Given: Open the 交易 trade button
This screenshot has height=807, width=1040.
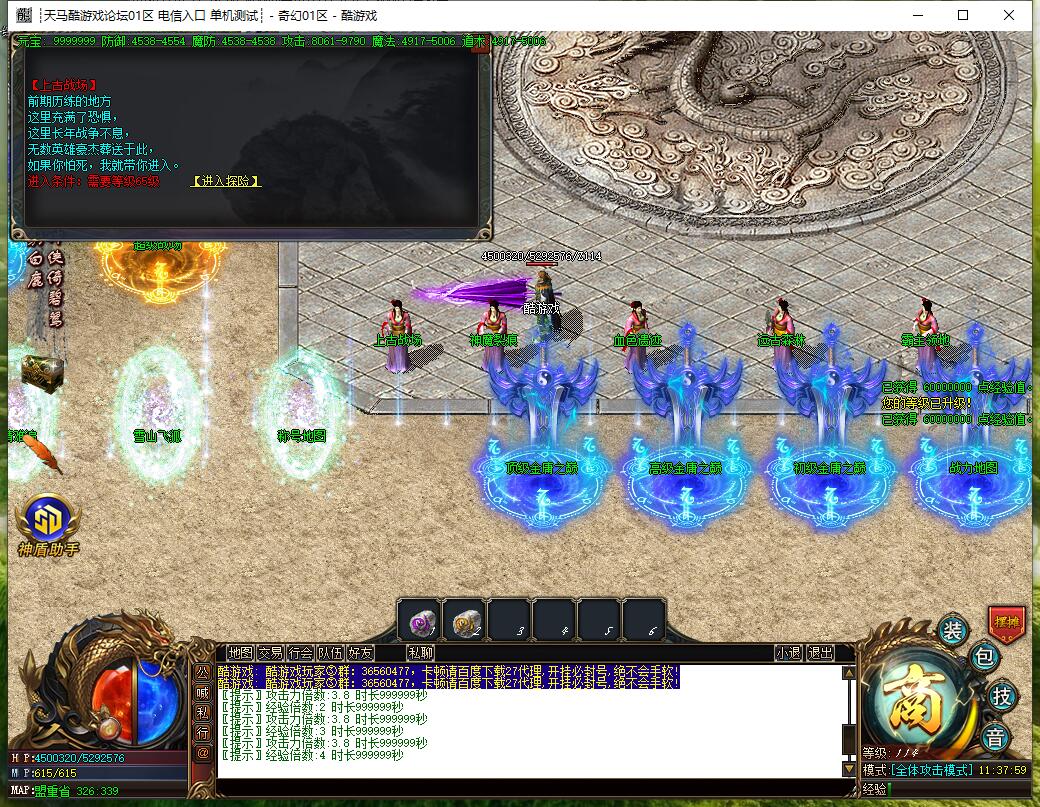Looking at the screenshot, I should tap(270, 653).
